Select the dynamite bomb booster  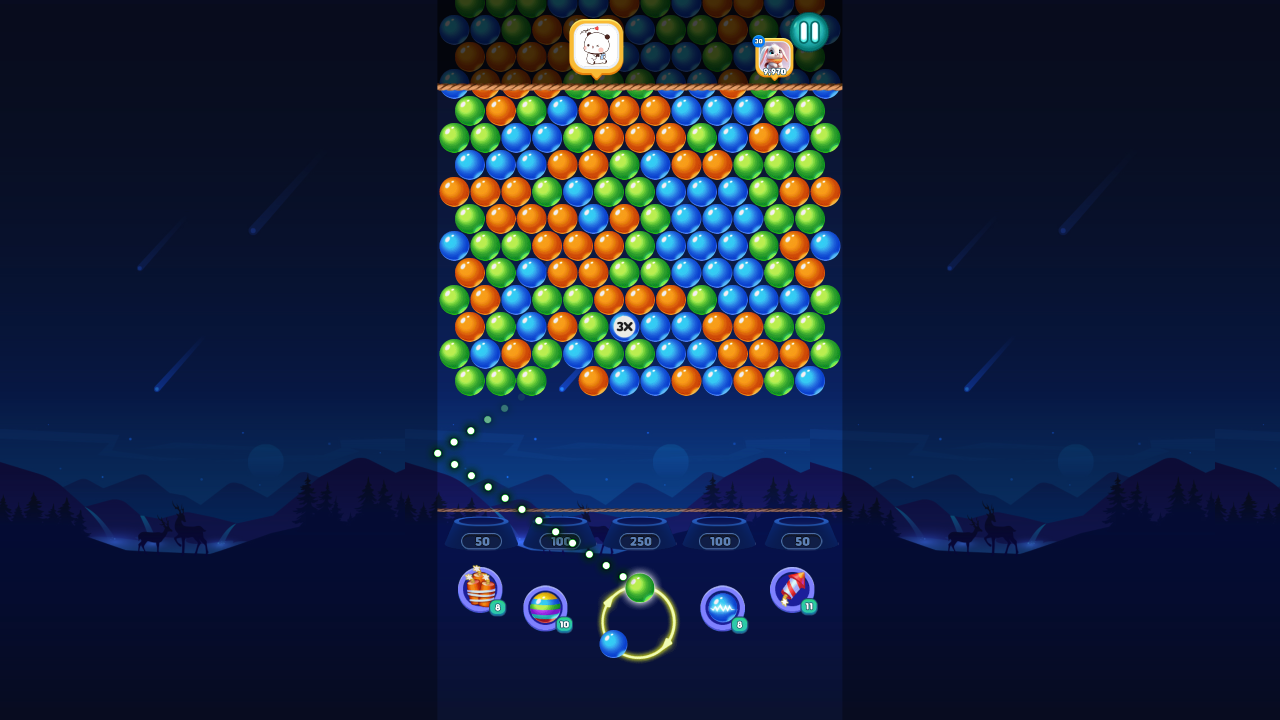pos(478,588)
